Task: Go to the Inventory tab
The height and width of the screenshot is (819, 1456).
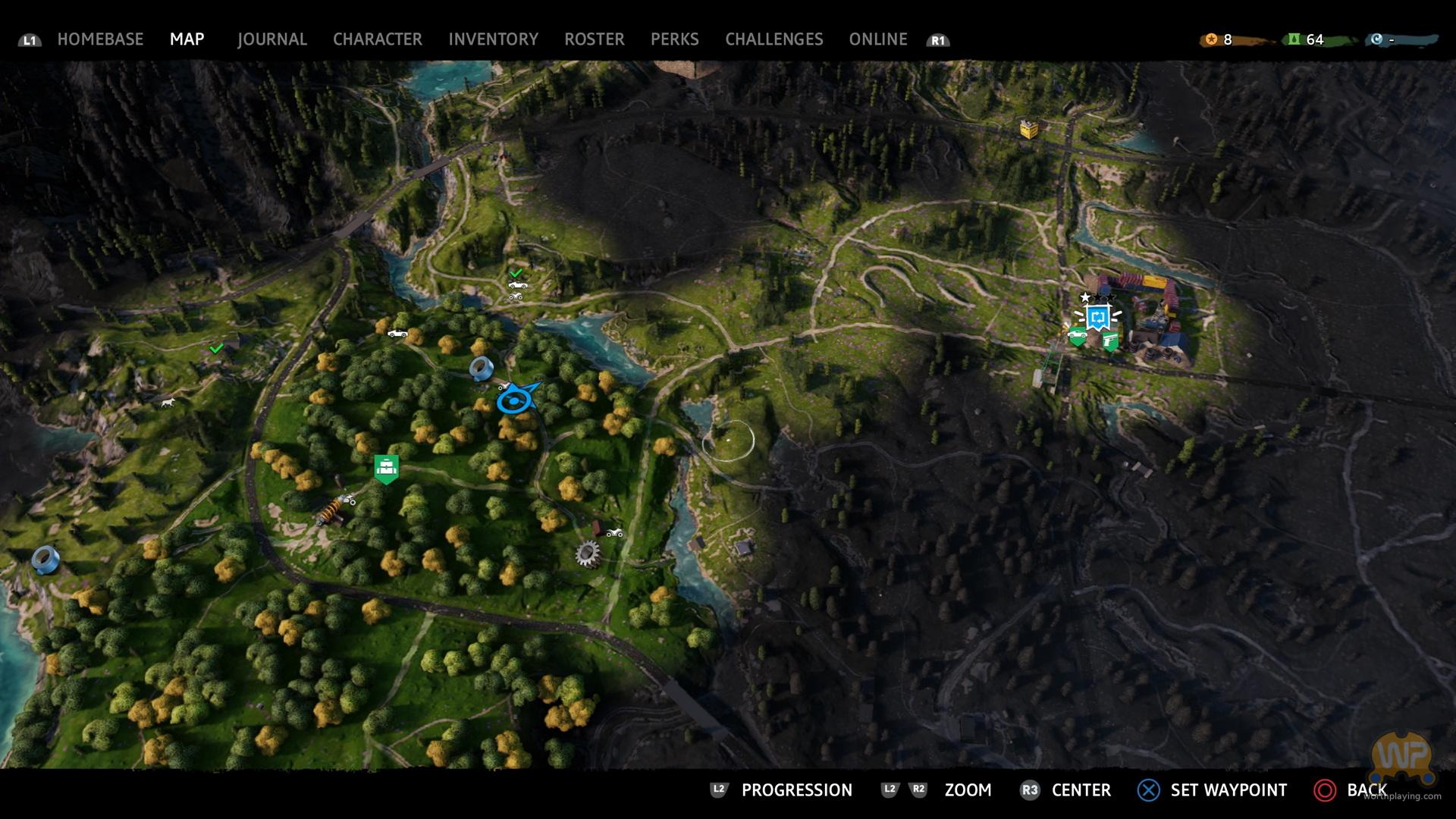Action: [493, 39]
